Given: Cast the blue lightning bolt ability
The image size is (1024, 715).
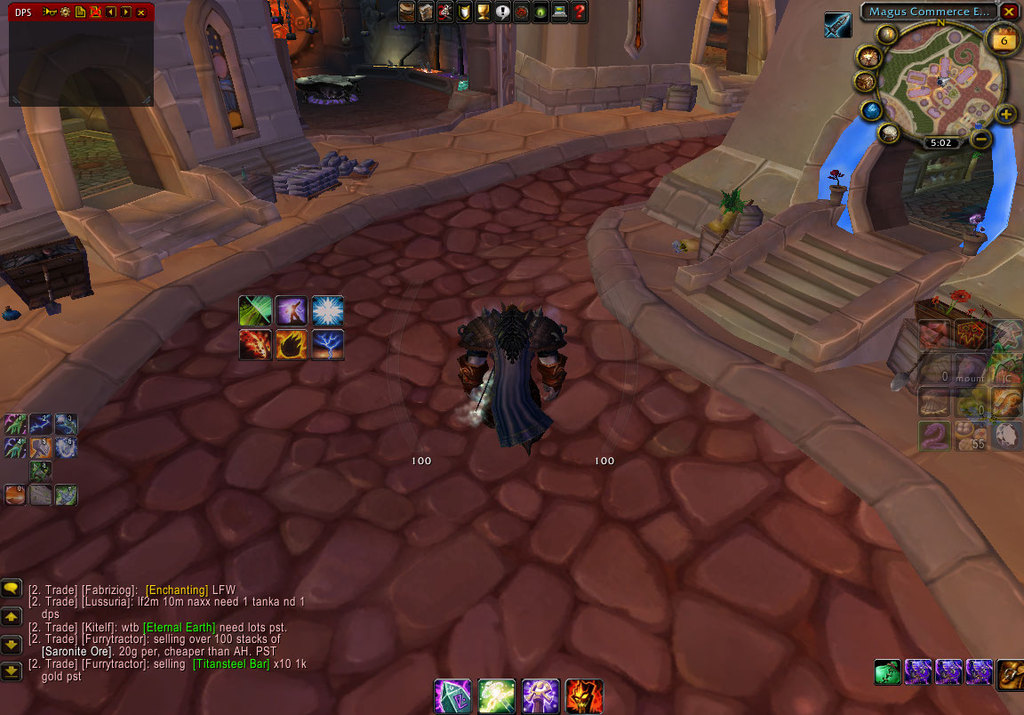Looking at the screenshot, I should 328,344.
